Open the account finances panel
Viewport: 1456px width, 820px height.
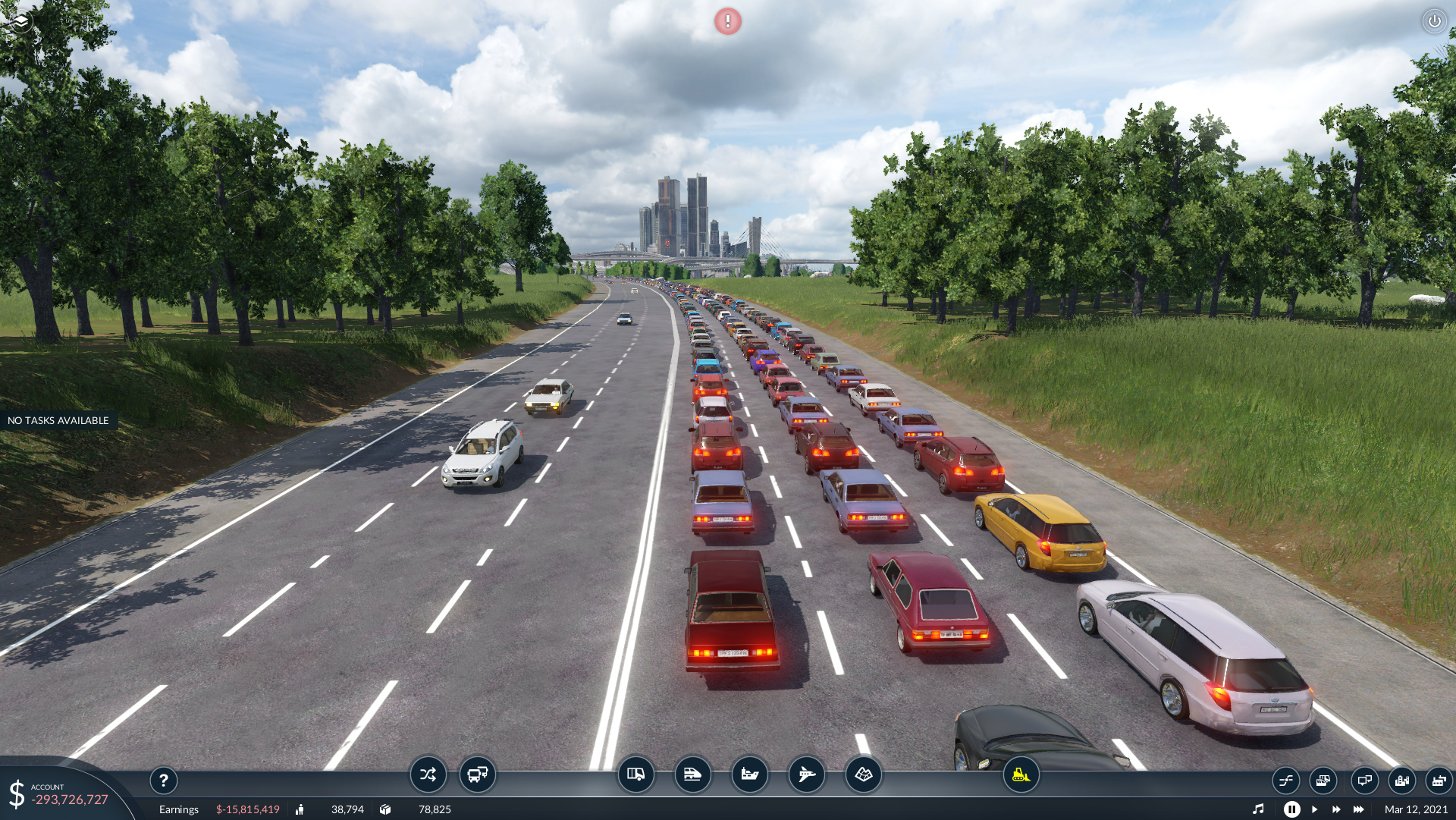pos(61,794)
